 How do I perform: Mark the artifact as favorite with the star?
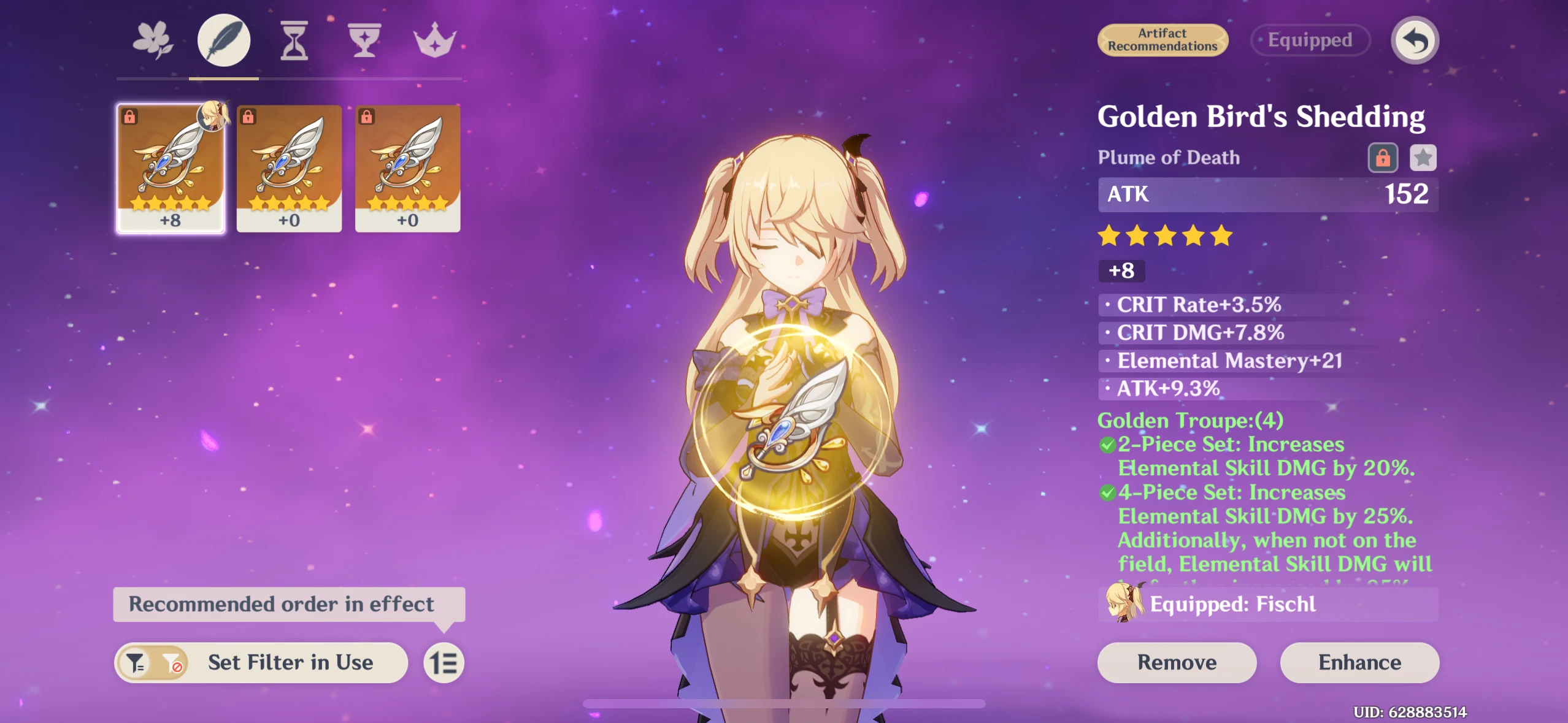click(x=1424, y=158)
